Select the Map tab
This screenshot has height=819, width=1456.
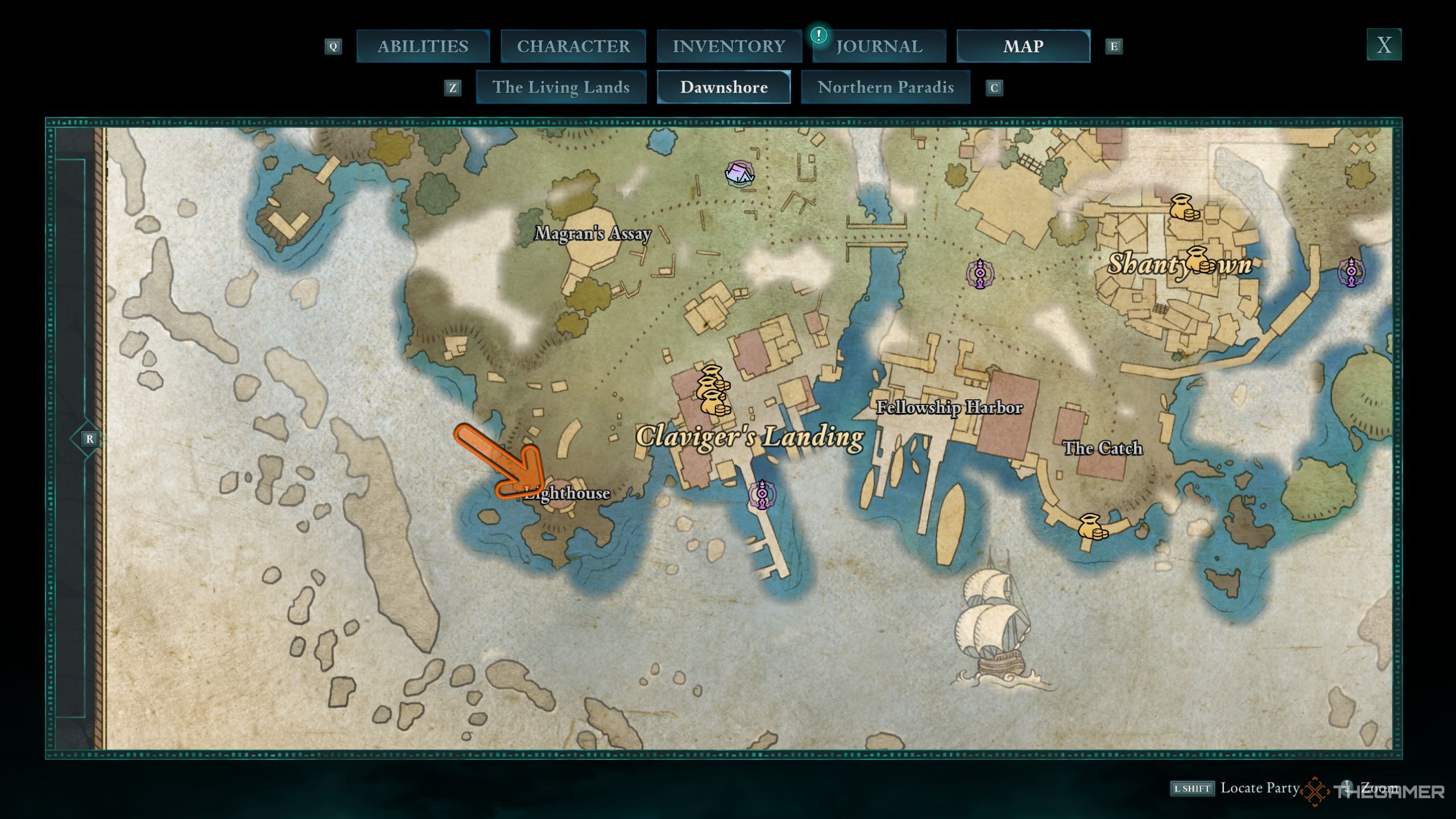pos(1023,46)
